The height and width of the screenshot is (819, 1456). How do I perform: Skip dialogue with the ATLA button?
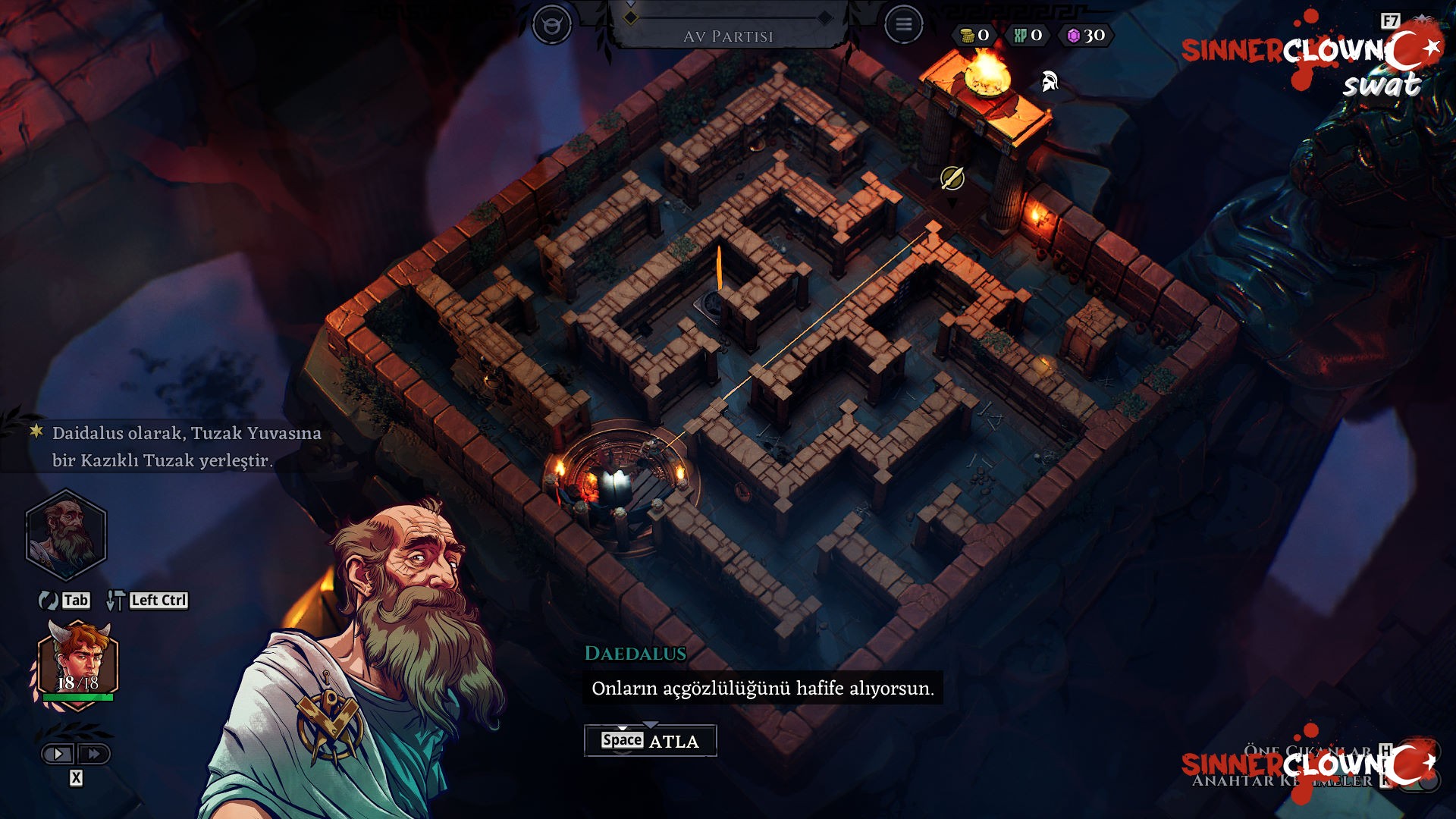[650, 741]
